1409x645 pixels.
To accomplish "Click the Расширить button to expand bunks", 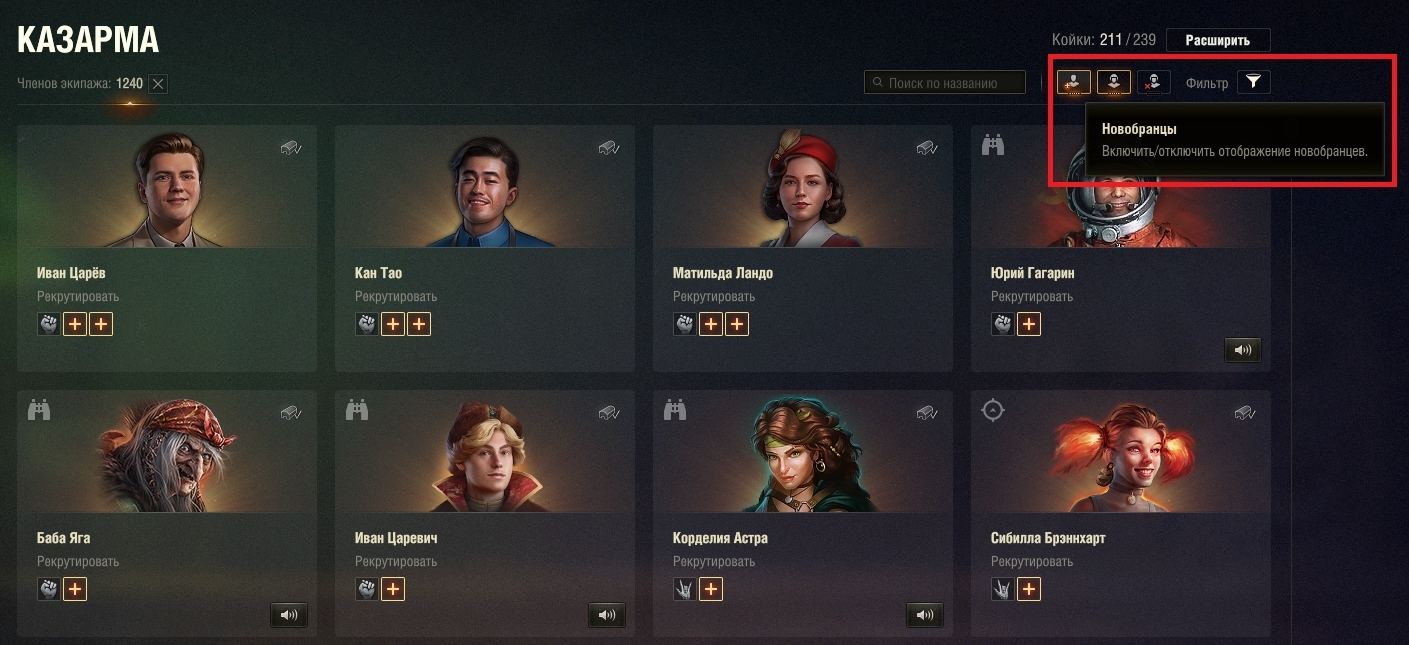I will tap(1217, 40).
